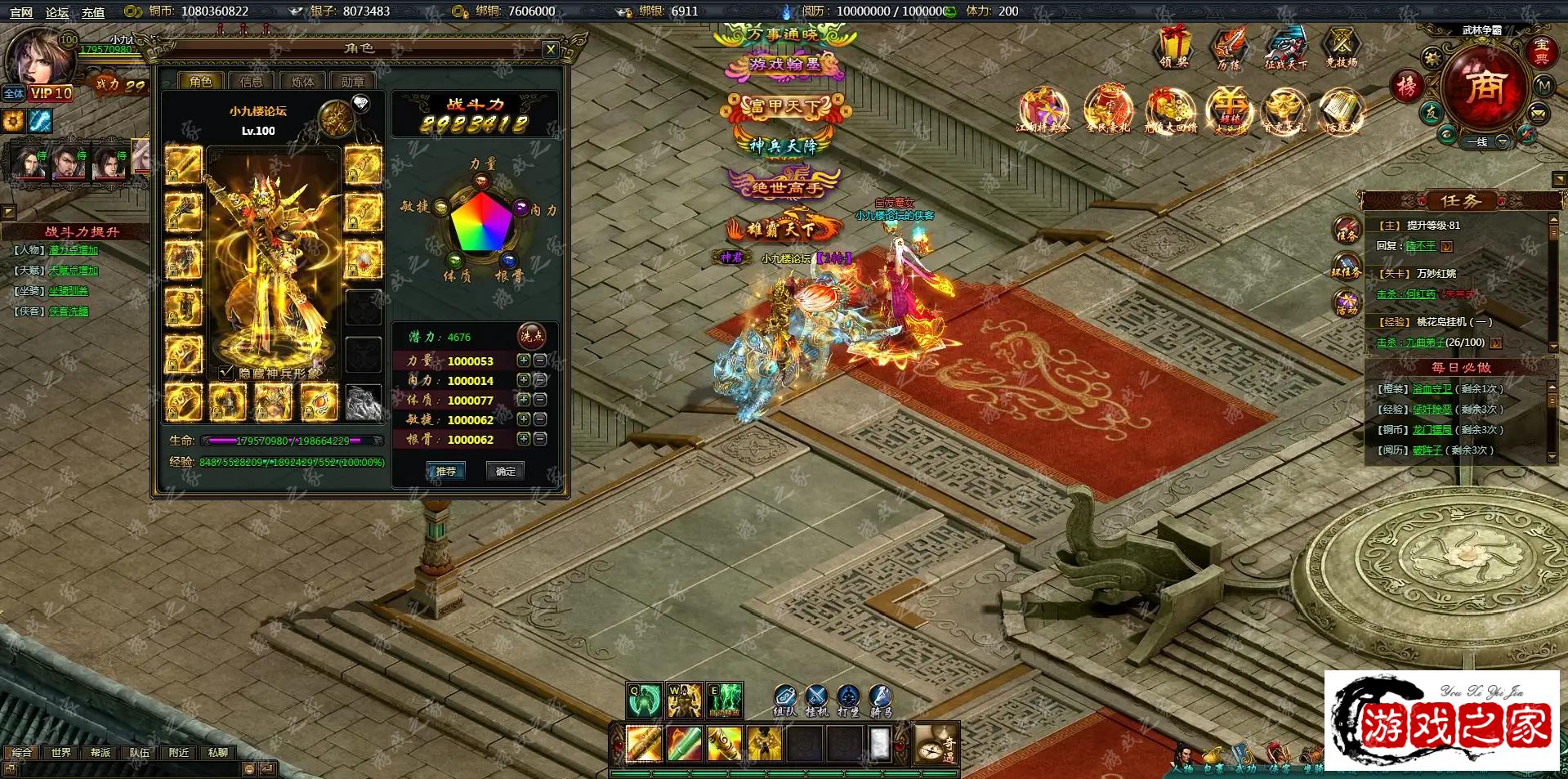
Task: Click the 洗点 reset points button
Action: pos(532,336)
